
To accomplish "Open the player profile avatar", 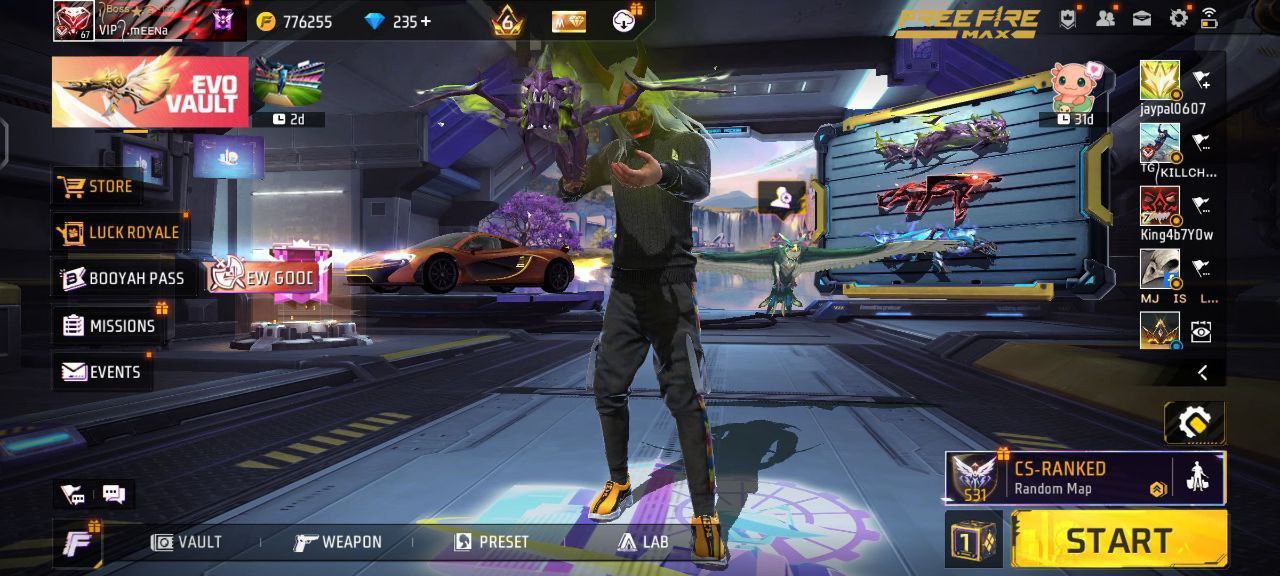I will point(73,20).
